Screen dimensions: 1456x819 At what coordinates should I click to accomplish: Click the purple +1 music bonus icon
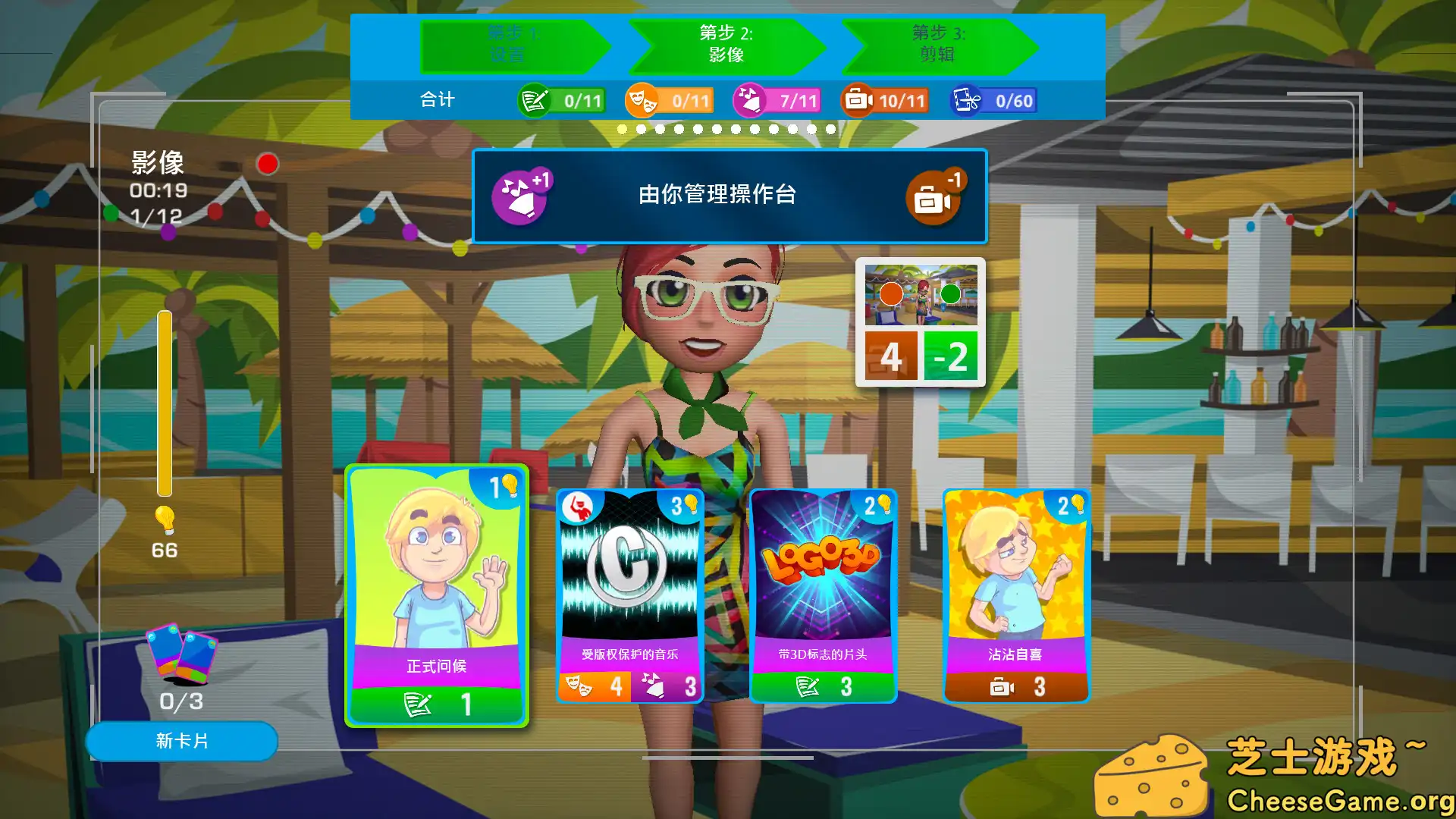point(519,196)
